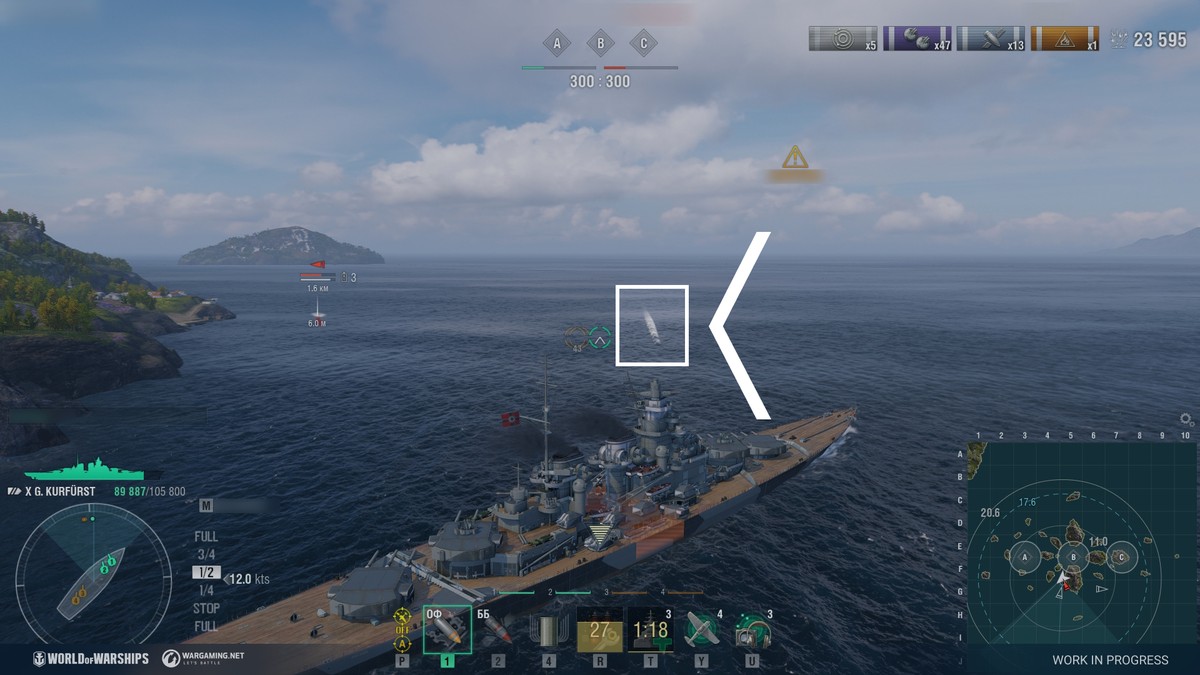Launch the fighter plane consumable
The image size is (1200, 675).
(x=702, y=630)
